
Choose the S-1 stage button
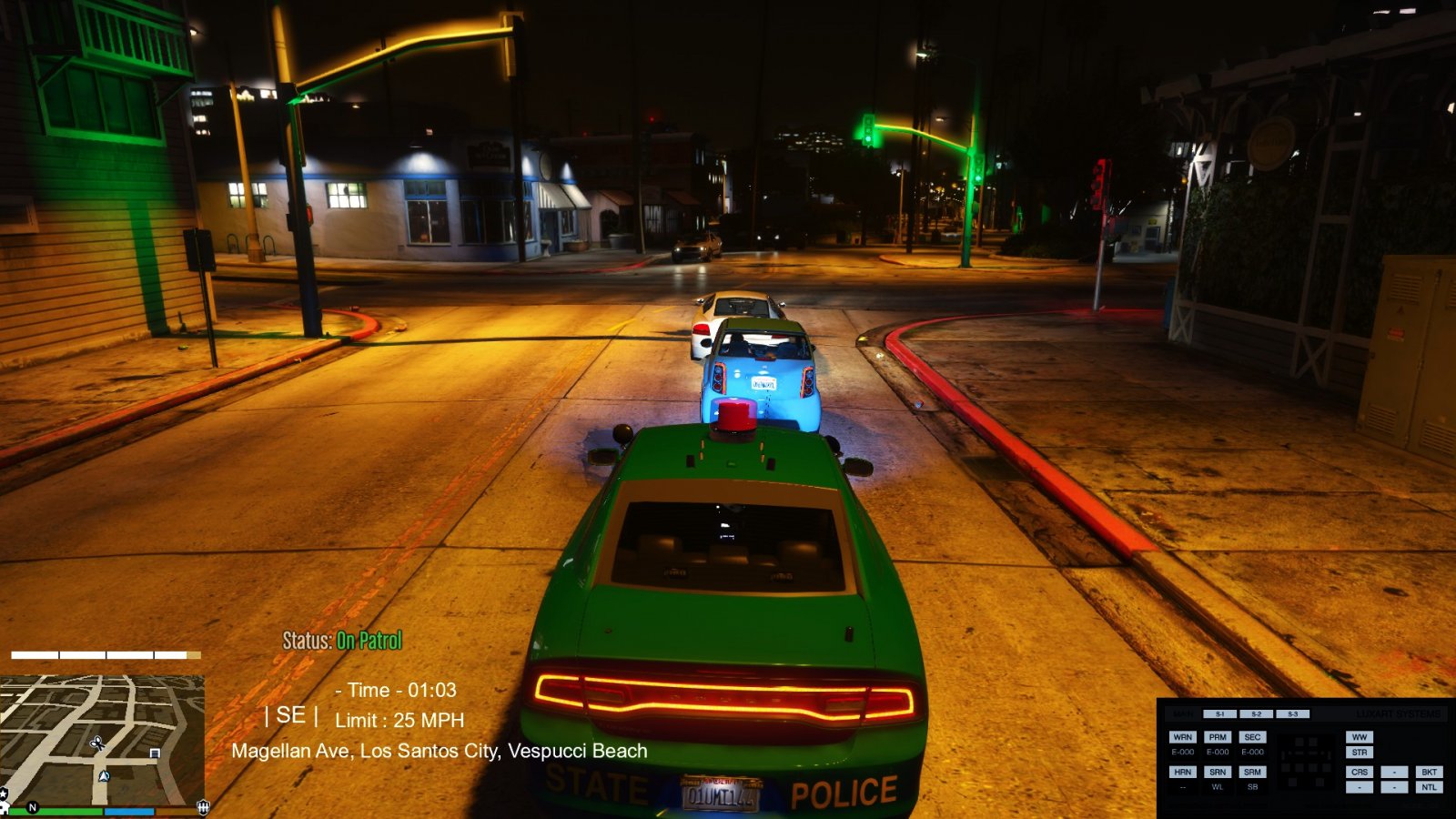pyautogui.click(x=1219, y=714)
